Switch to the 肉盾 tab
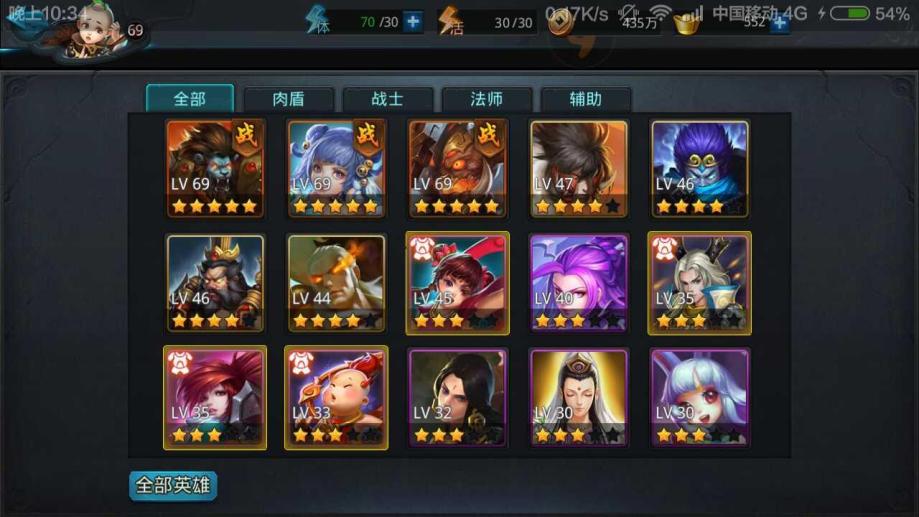This screenshot has height=517, width=919. click(288, 99)
